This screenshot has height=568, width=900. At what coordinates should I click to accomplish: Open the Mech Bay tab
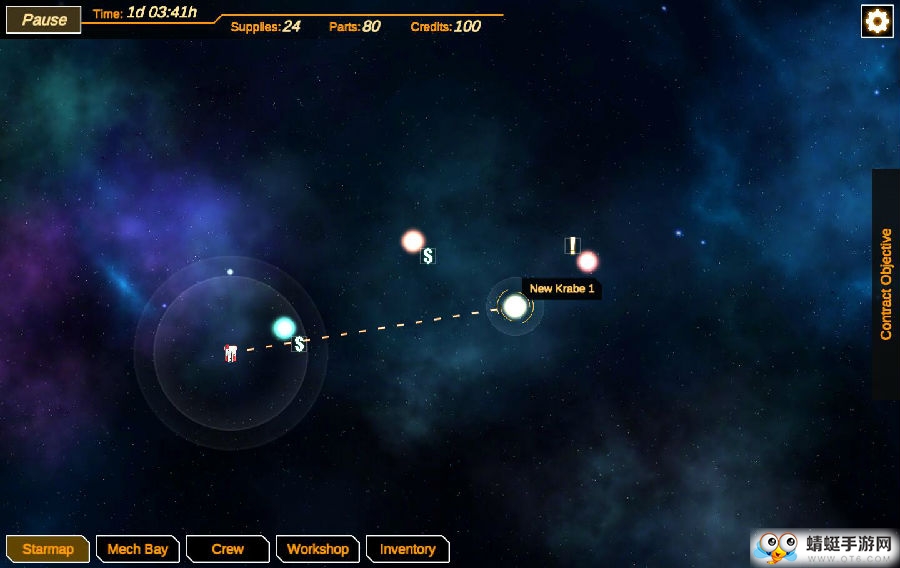click(x=137, y=549)
